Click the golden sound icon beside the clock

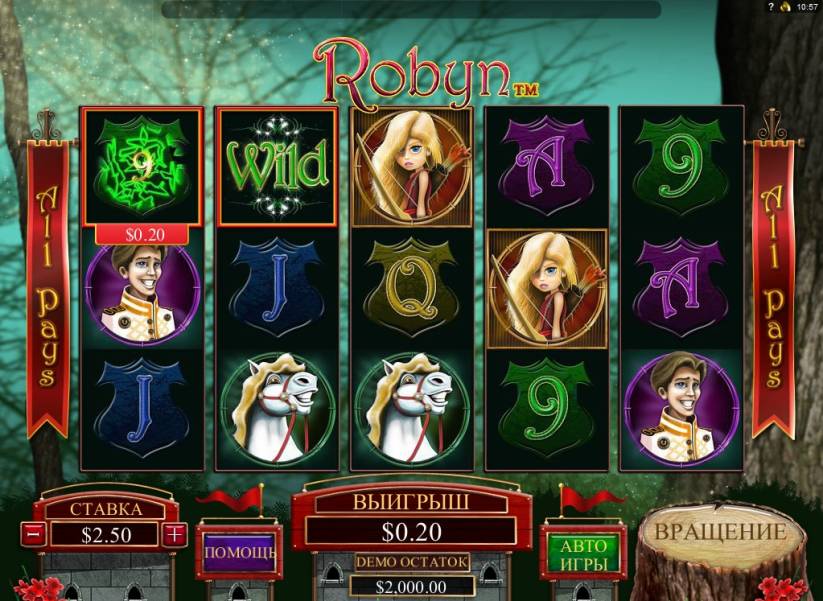click(785, 7)
